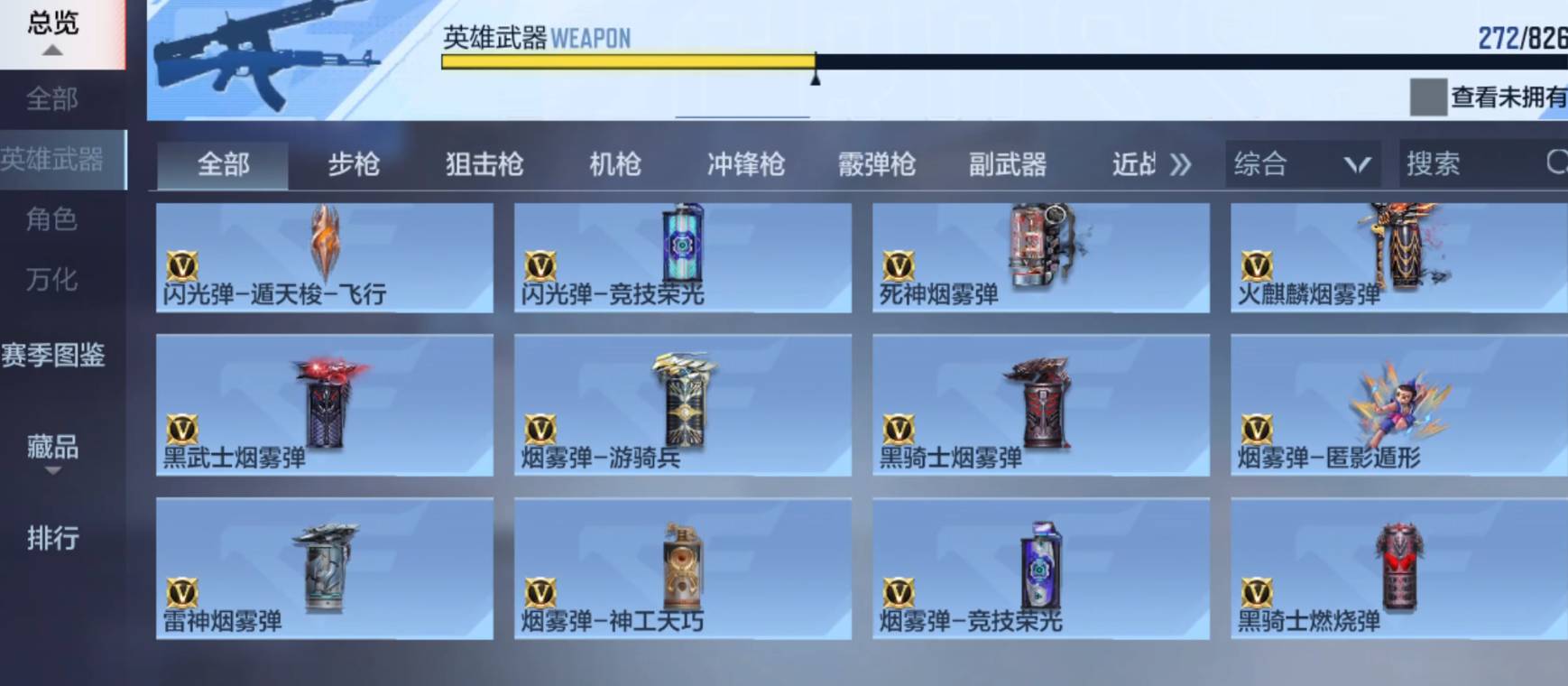Switch to the 冲锋枪 tab
Screen dimensions: 1568x686
(746, 164)
